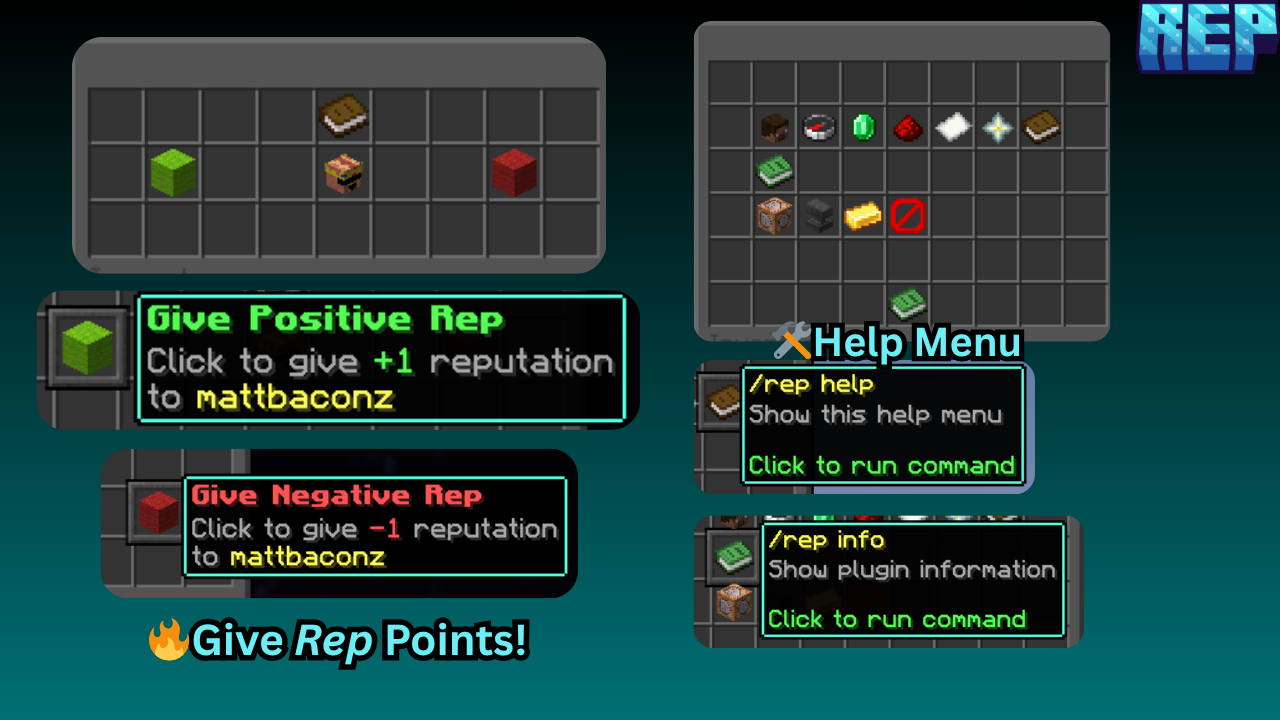
Task: Click the lime wool beside Give Positive Rep tooltip
Action: tap(87, 347)
